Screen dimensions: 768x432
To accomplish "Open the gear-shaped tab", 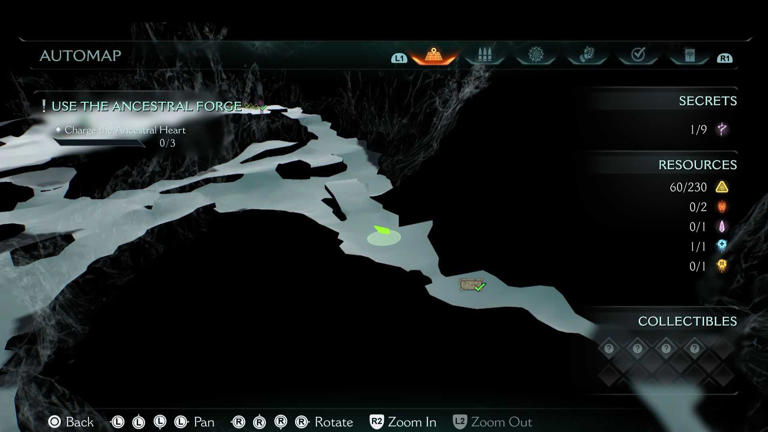I will 537,56.
